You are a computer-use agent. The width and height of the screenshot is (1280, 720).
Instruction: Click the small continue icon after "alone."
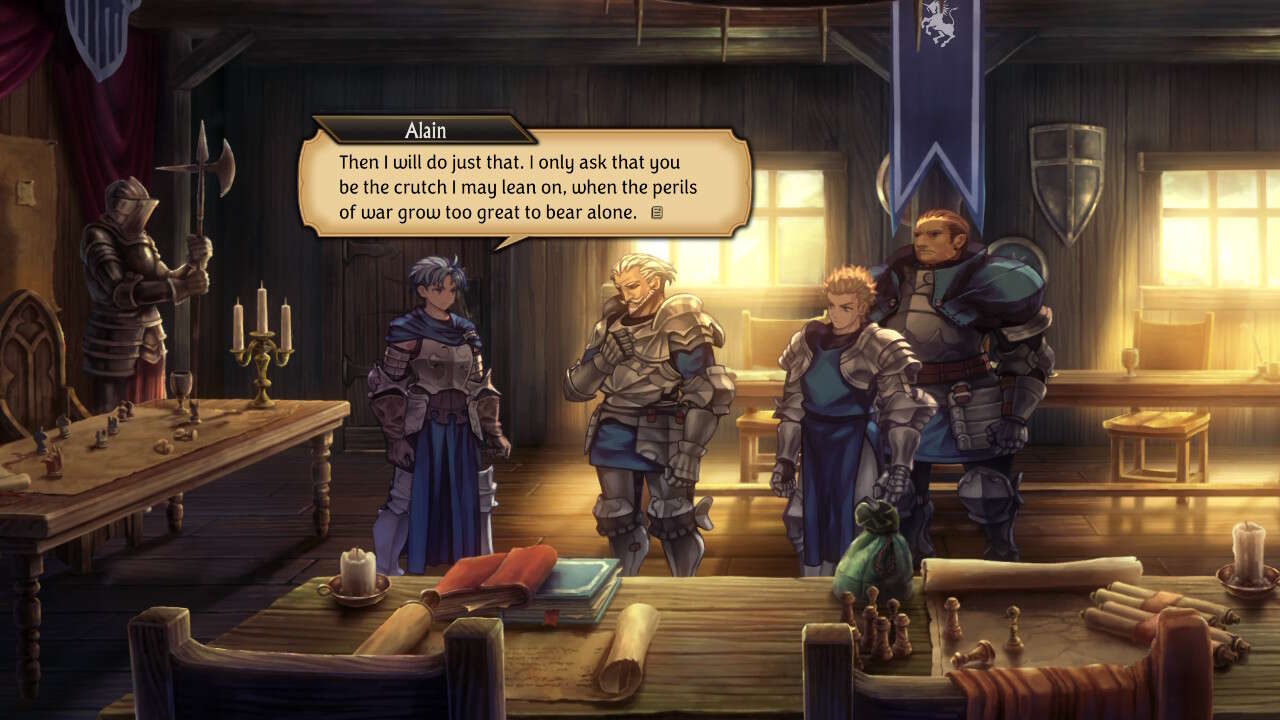(x=657, y=212)
